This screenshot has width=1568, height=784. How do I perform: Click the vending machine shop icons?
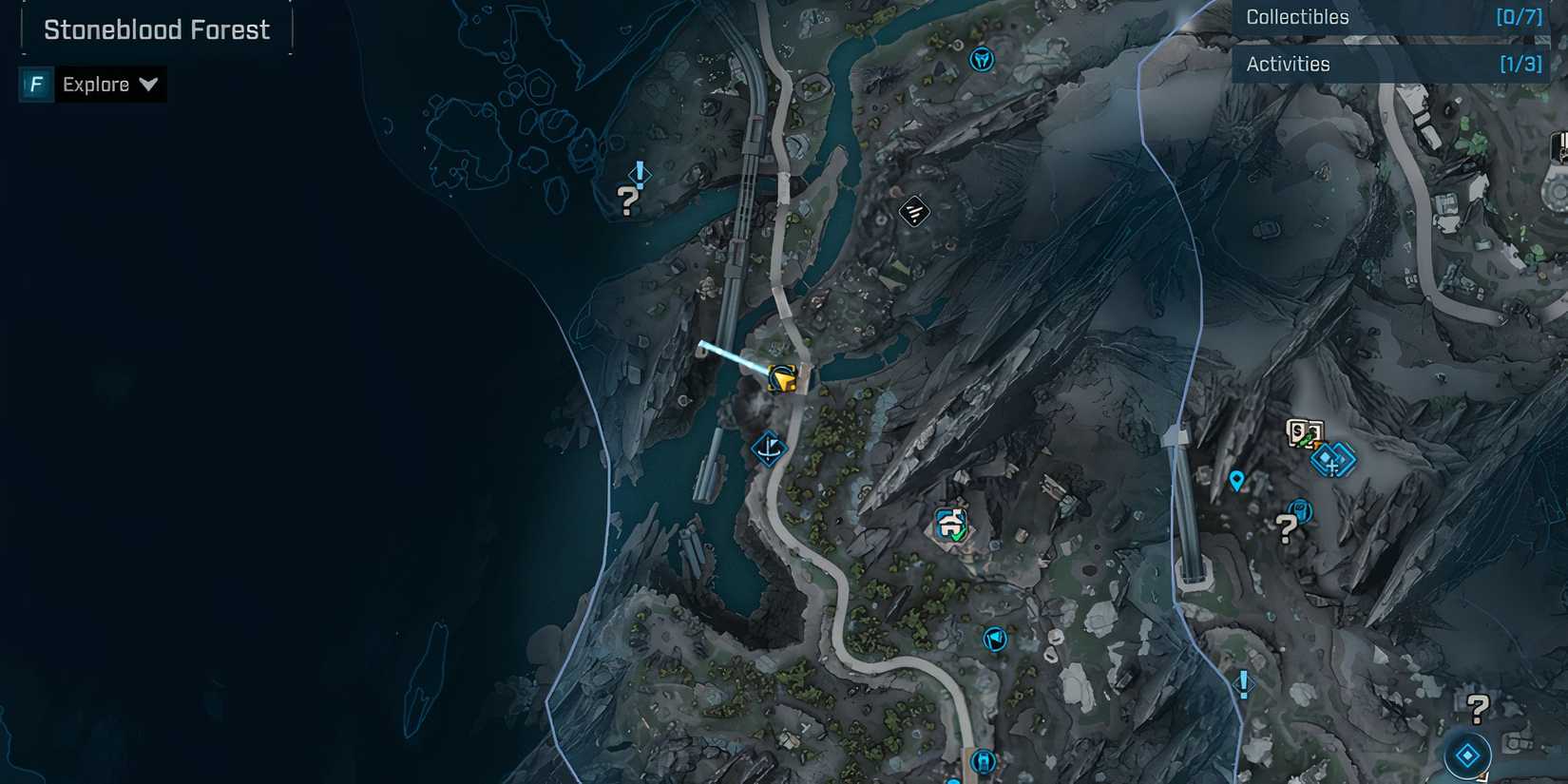[x=1305, y=432]
